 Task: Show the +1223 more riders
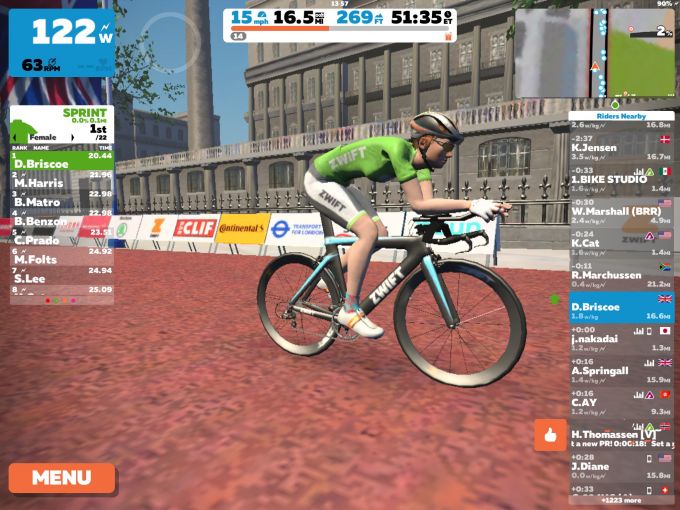click(x=620, y=499)
